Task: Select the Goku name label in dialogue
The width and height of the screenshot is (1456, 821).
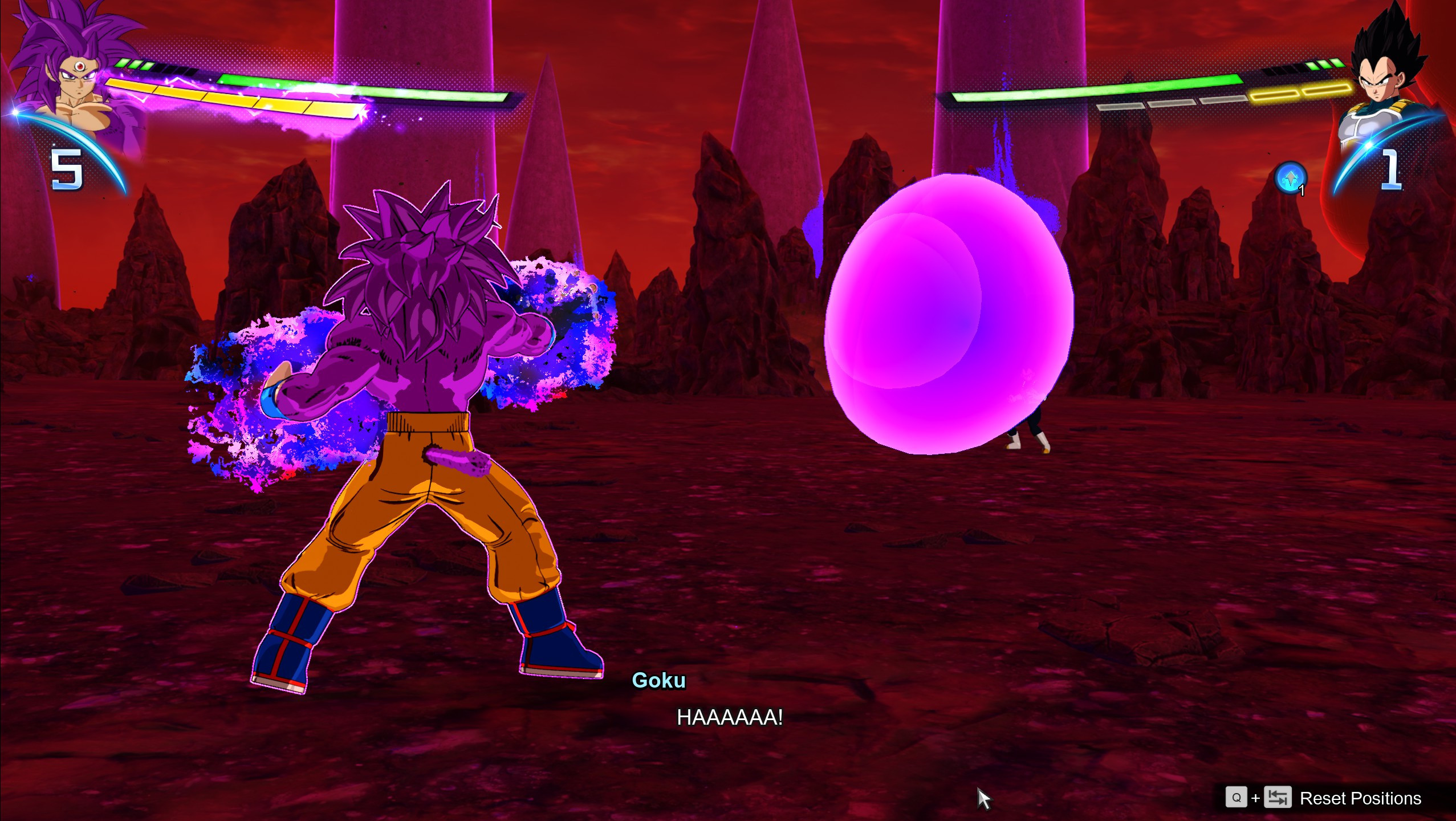Action: pos(659,679)
